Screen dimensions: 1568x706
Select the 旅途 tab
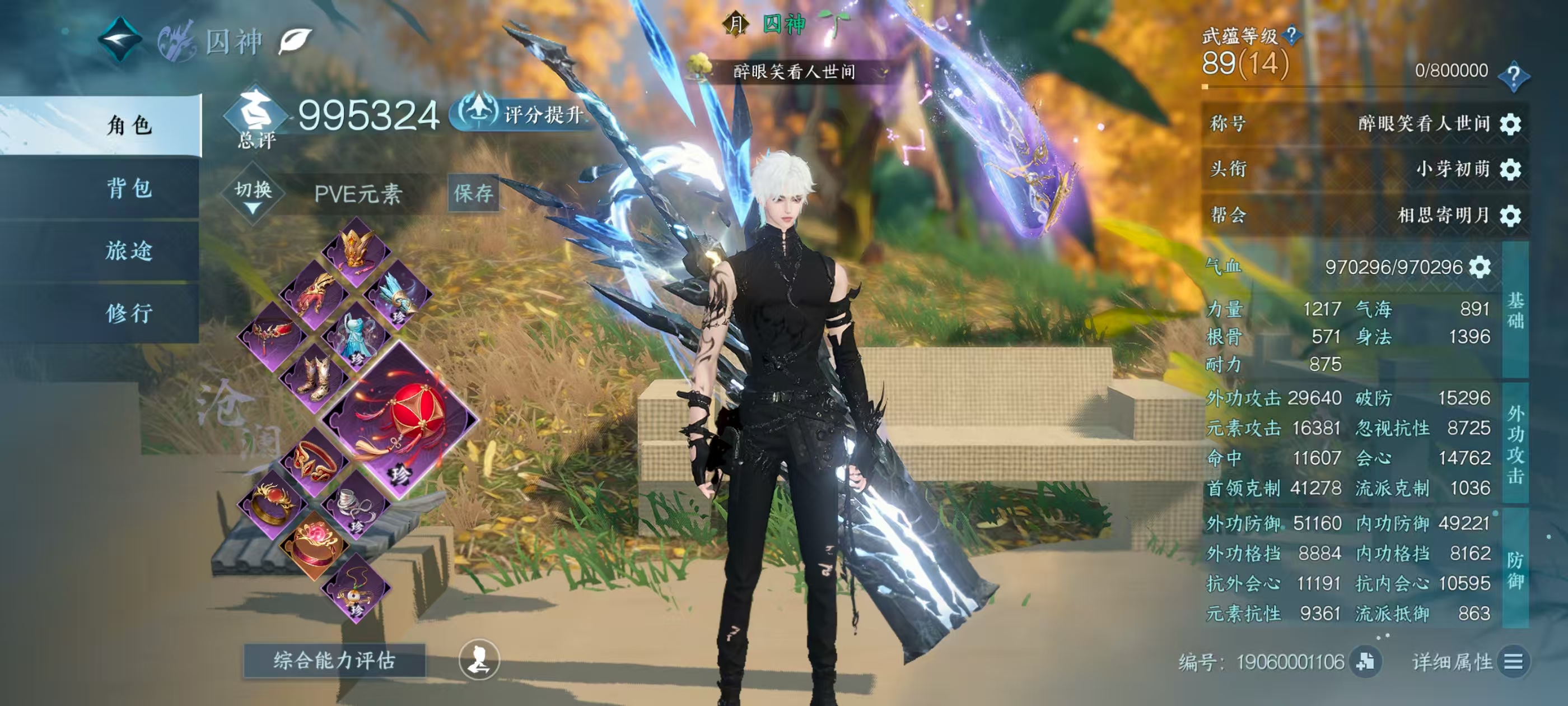coord(129,251)
